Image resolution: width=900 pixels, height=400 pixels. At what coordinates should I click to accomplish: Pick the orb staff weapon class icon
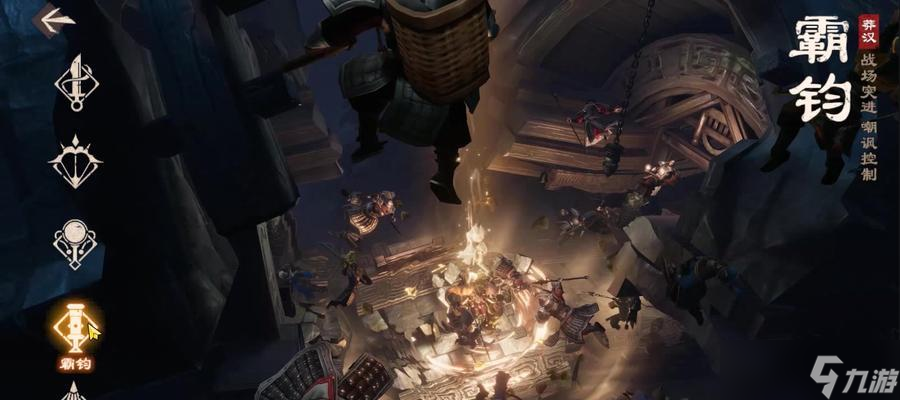point(76,240)
